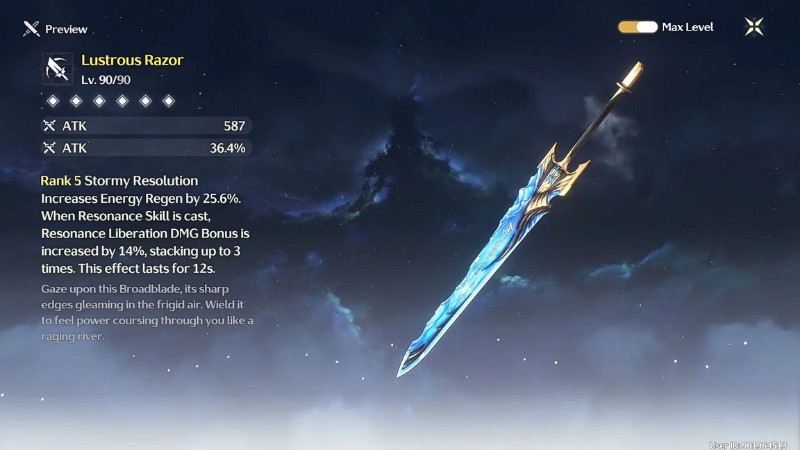Click the Lustrous Razor broadblade icon
The image size is (800, 450).
(x=56, y=68)
